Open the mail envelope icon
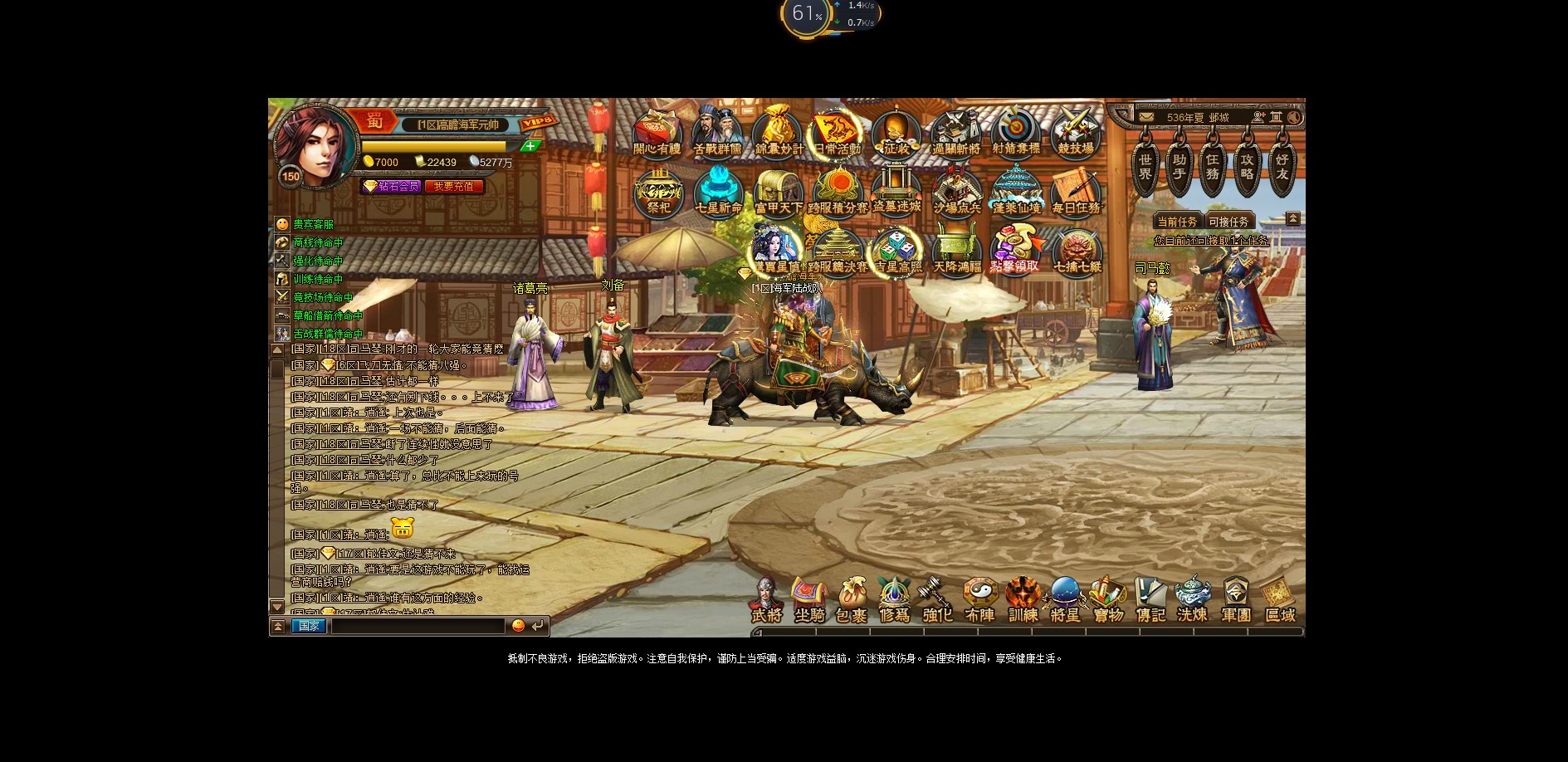Viewport: 1568px width, 762px height. pos(1146,117)
